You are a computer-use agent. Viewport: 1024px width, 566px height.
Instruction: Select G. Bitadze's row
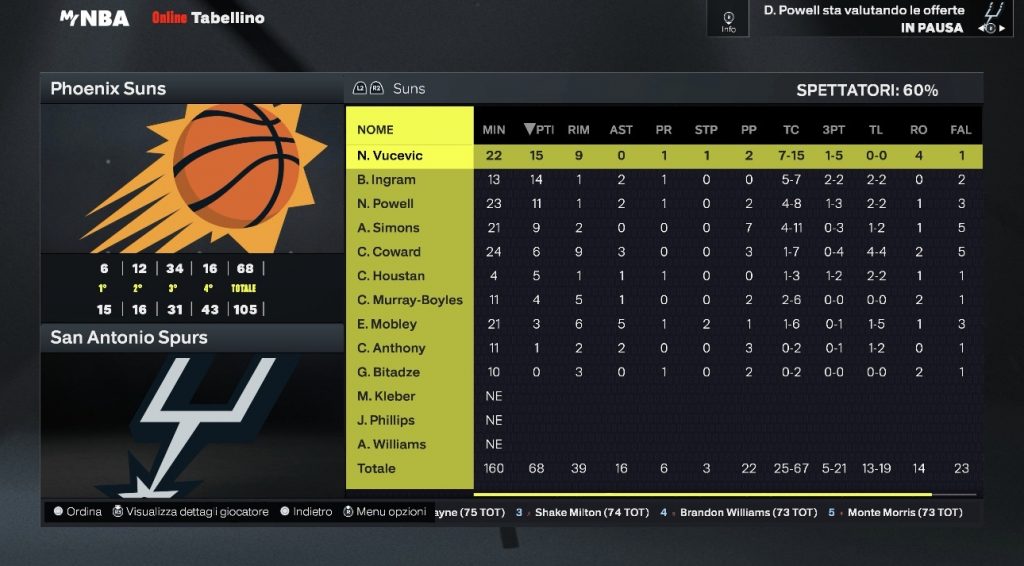(x=388, y=372)
